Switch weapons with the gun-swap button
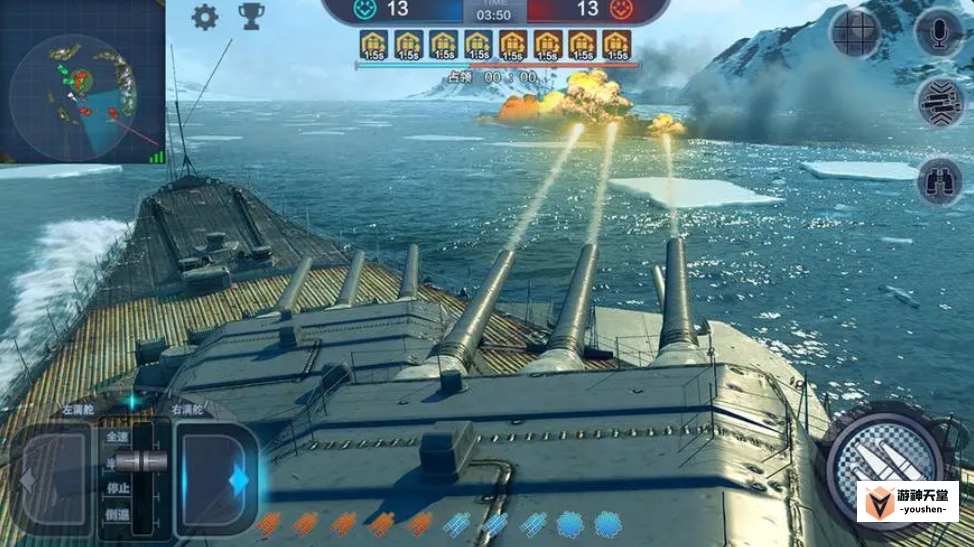The width and height of the screenshot is (974, 547). [939, 101]
